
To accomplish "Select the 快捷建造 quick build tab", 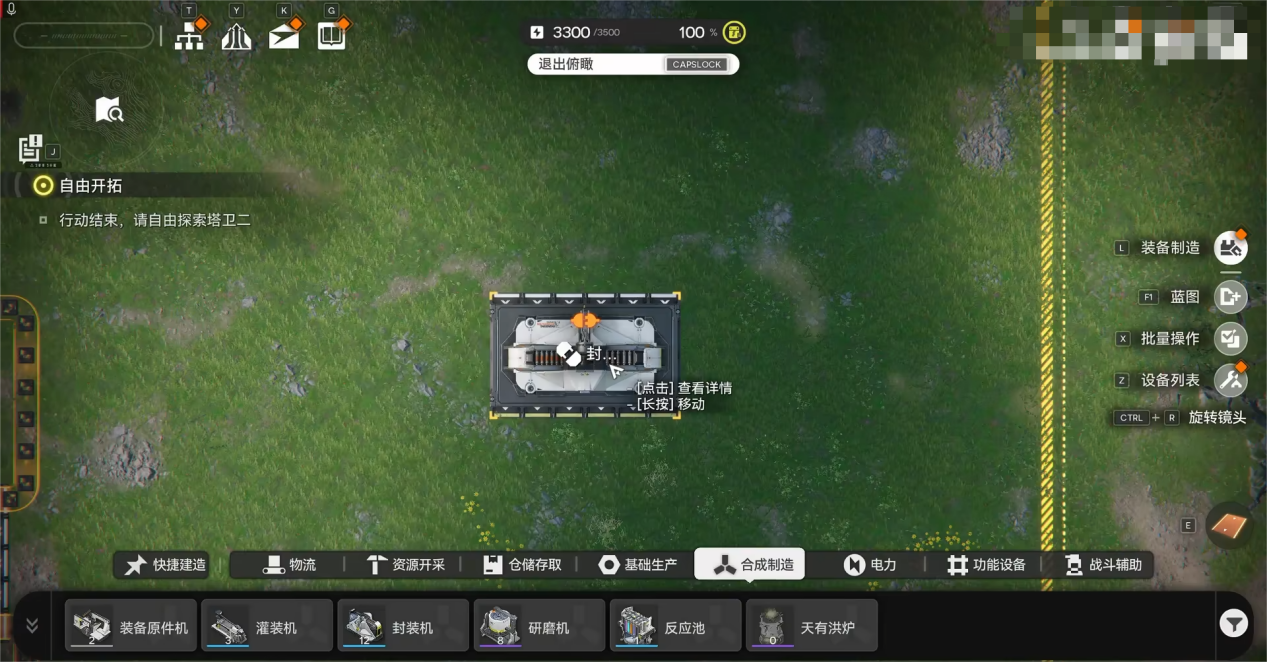I will point(167,565).
